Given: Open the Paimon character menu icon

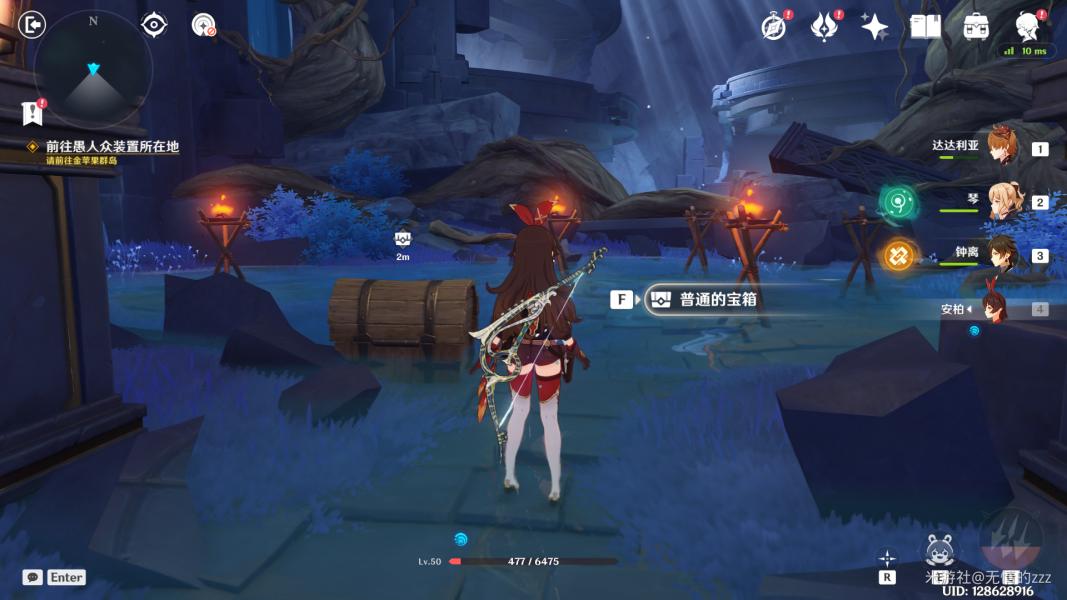Looking at the screenshot, I should tap(1026, 25).
